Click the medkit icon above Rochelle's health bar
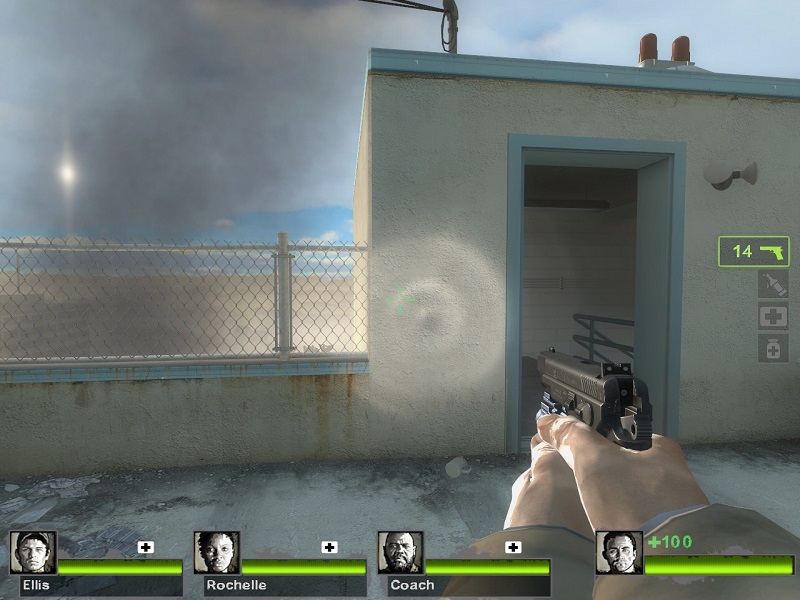This screenshot has width=800, height=600. tap(329, 547)
